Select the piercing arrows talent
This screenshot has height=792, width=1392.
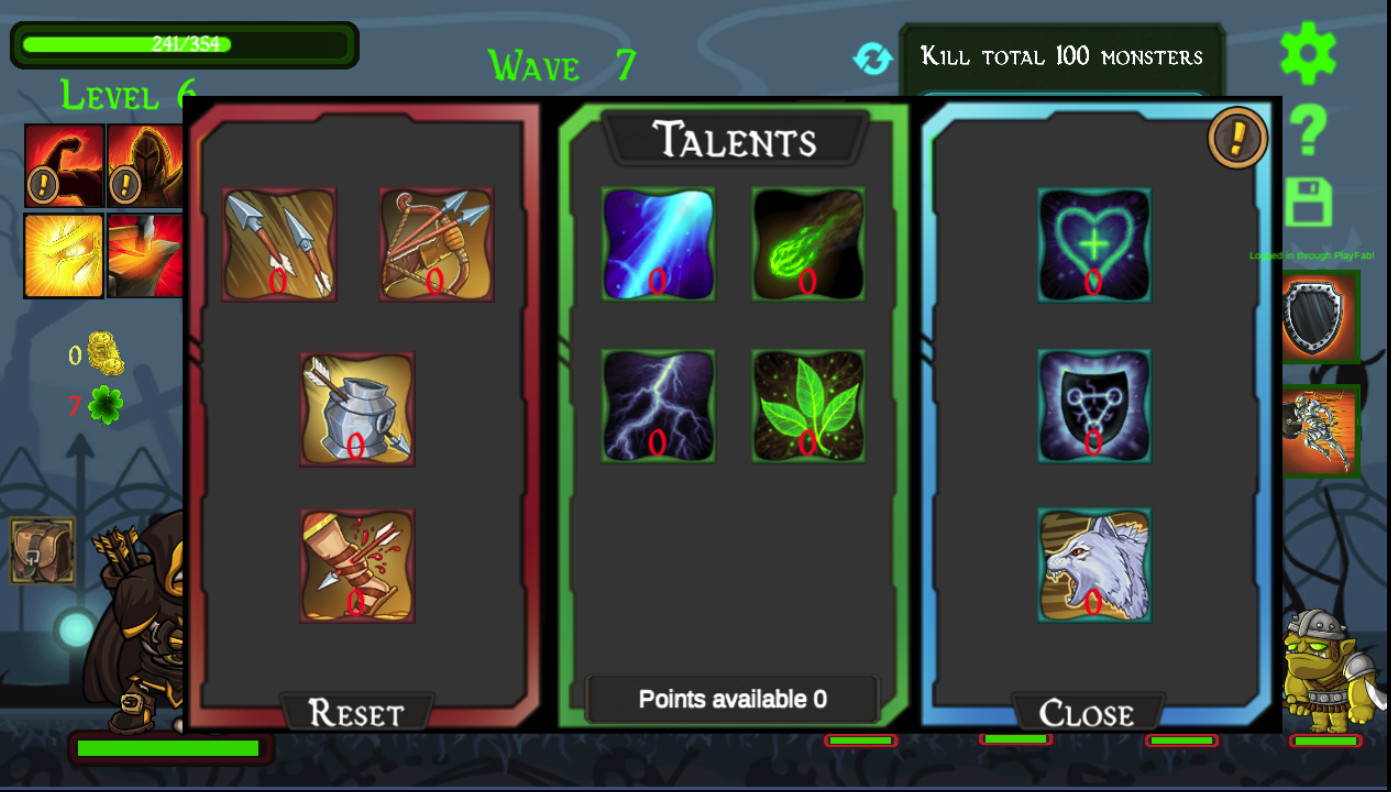(x=280, y=243)
